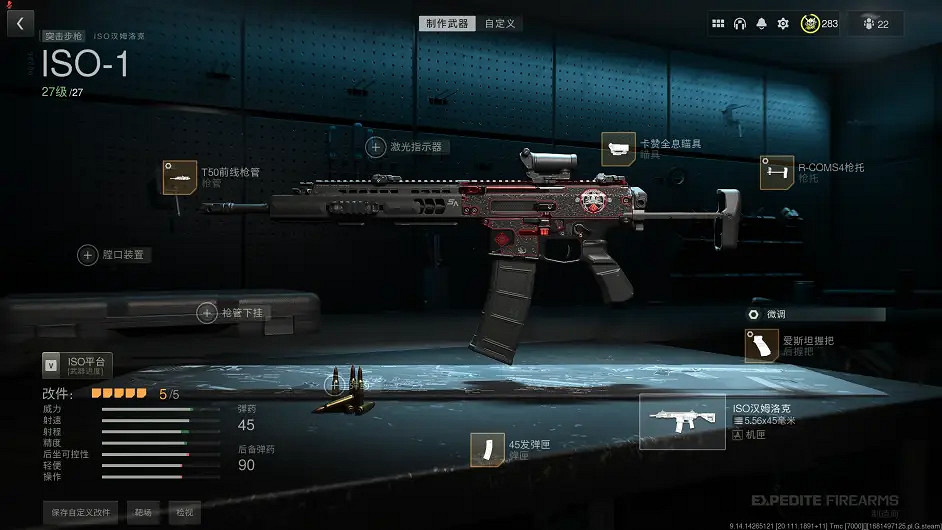Image resolution: width=942 pixels, height=530 pixels.
Task: Switch to the 制作武器 tab
Action: [447, 23]
